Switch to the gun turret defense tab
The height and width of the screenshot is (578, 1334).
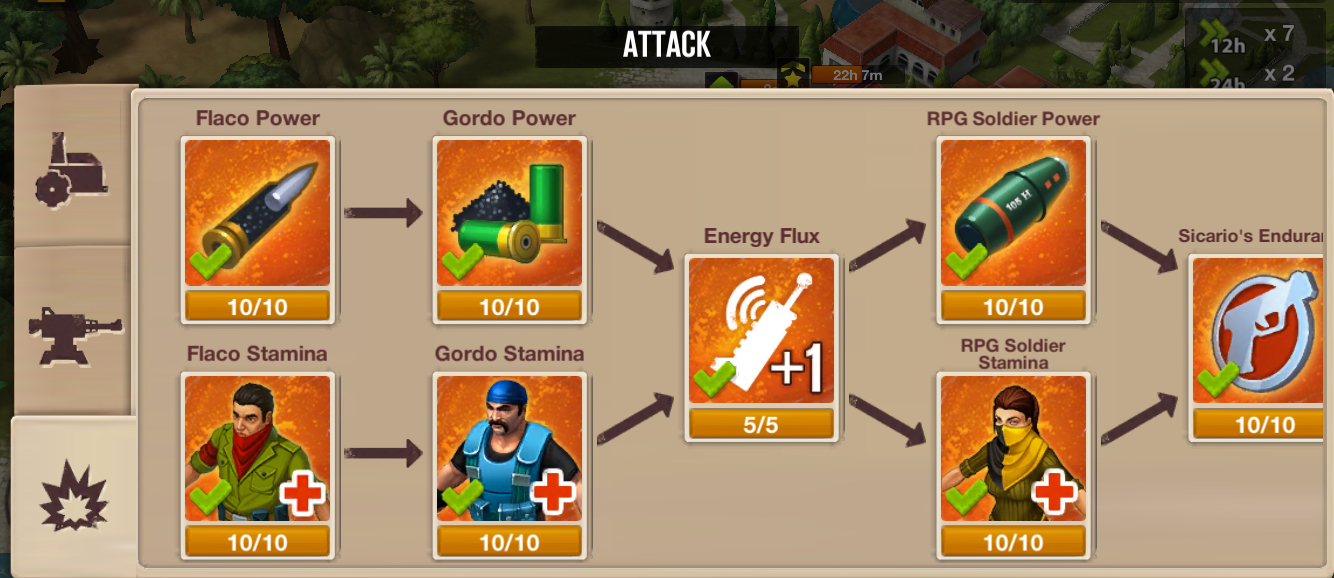[72, 330]
